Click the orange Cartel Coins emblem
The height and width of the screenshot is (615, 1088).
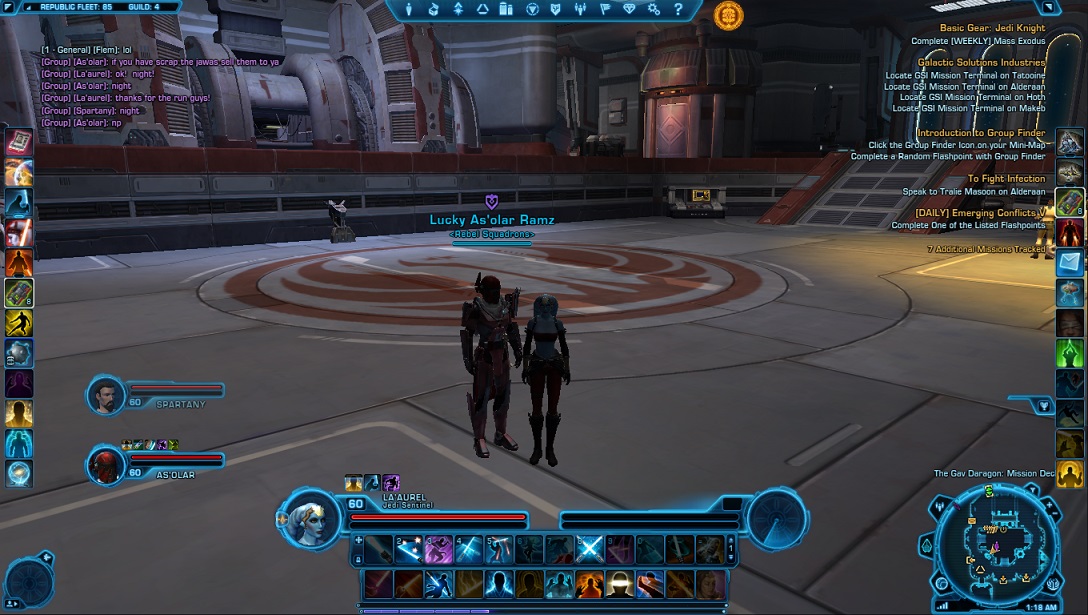pyautogui.click(x=728, y=15)
